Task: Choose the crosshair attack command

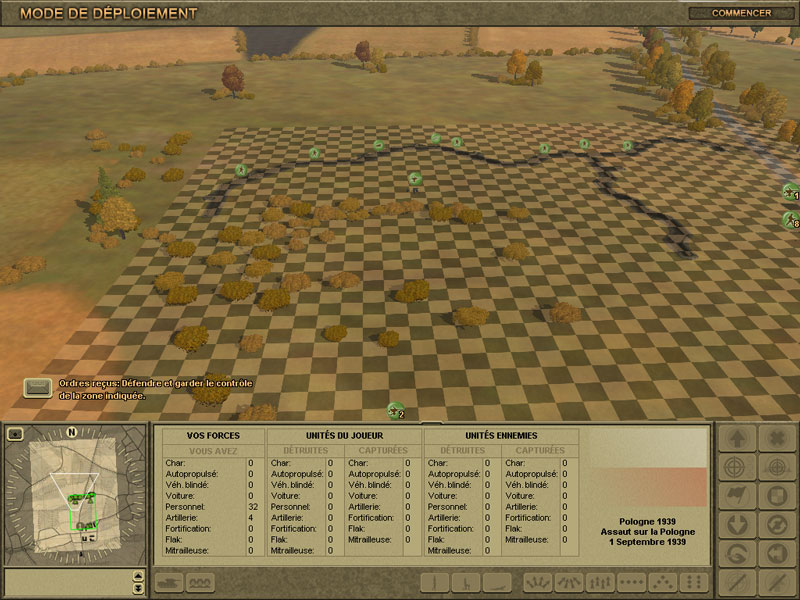Action: [736, 467]
